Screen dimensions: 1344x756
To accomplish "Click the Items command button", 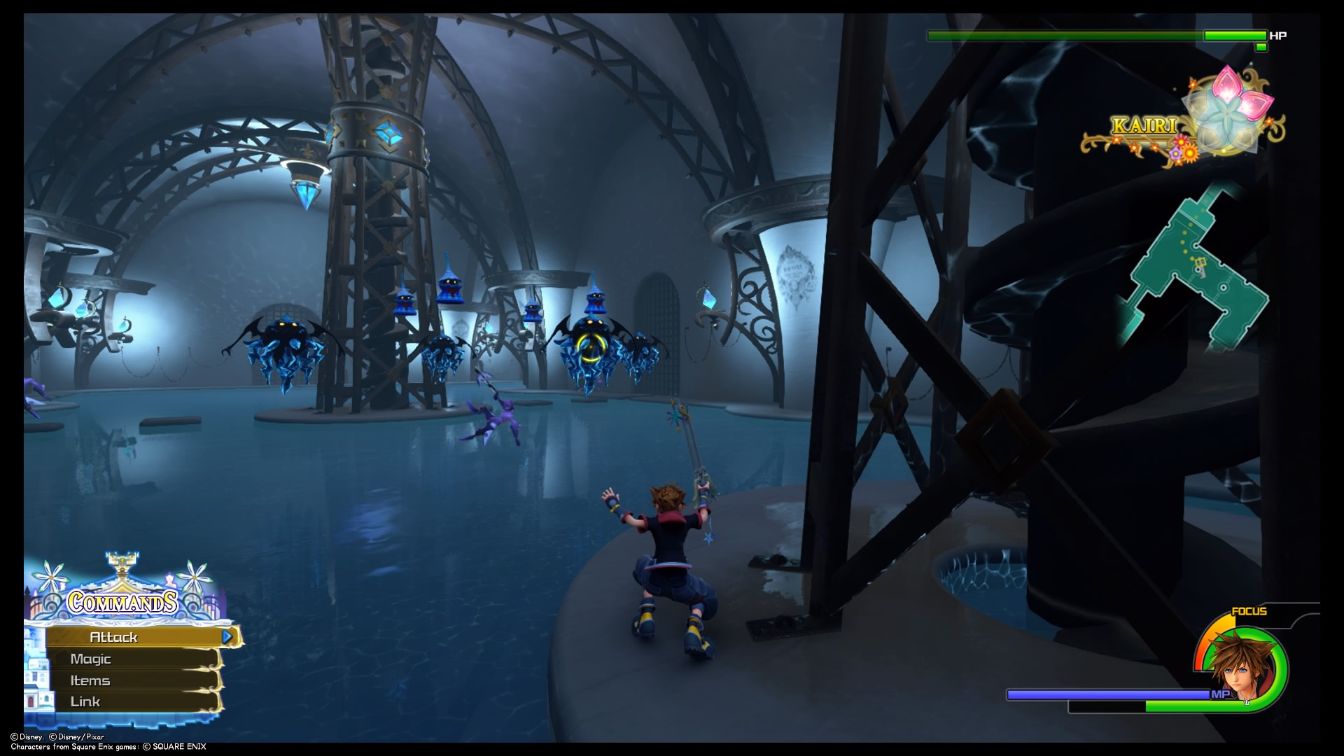I will click(x=90, y=680).
